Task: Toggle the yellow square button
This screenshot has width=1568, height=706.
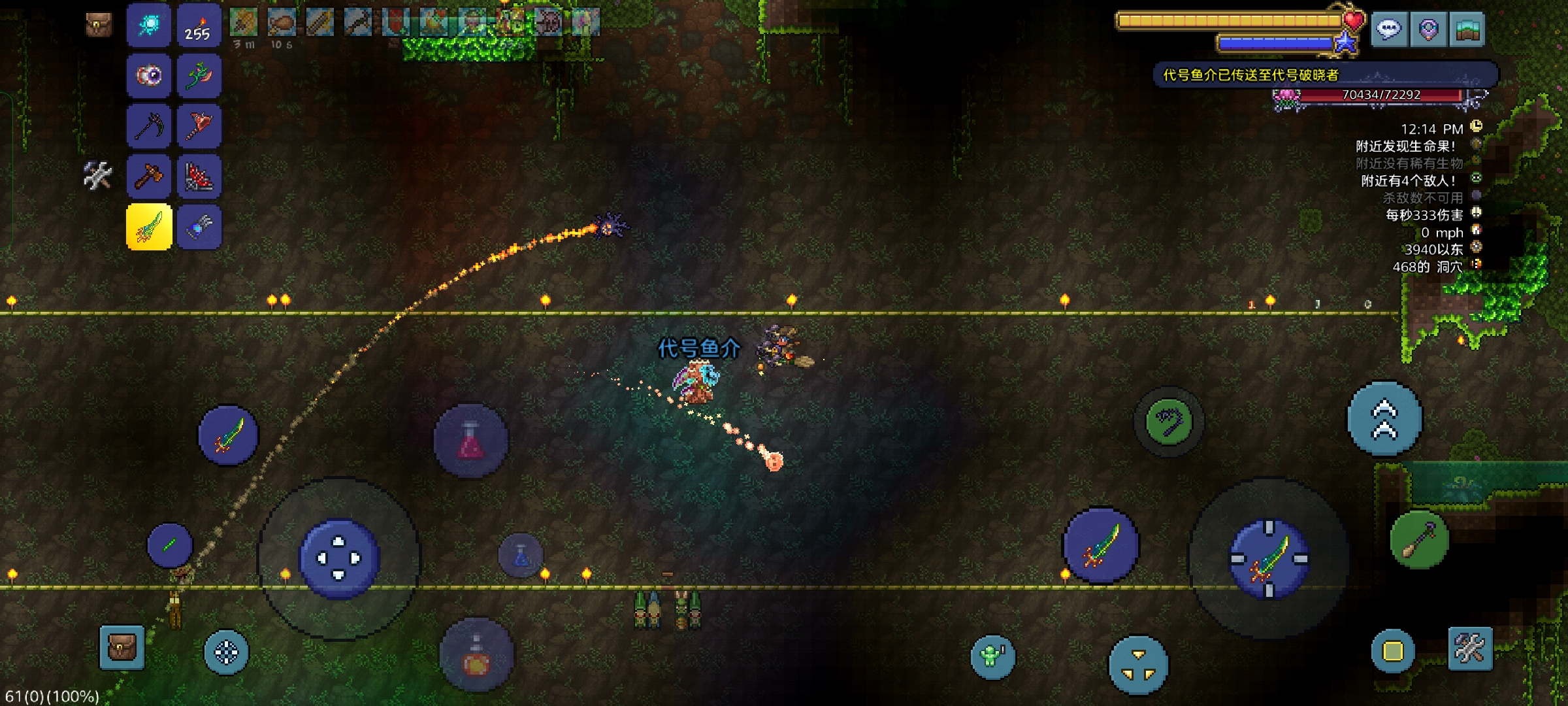Action: [1392, 651]
